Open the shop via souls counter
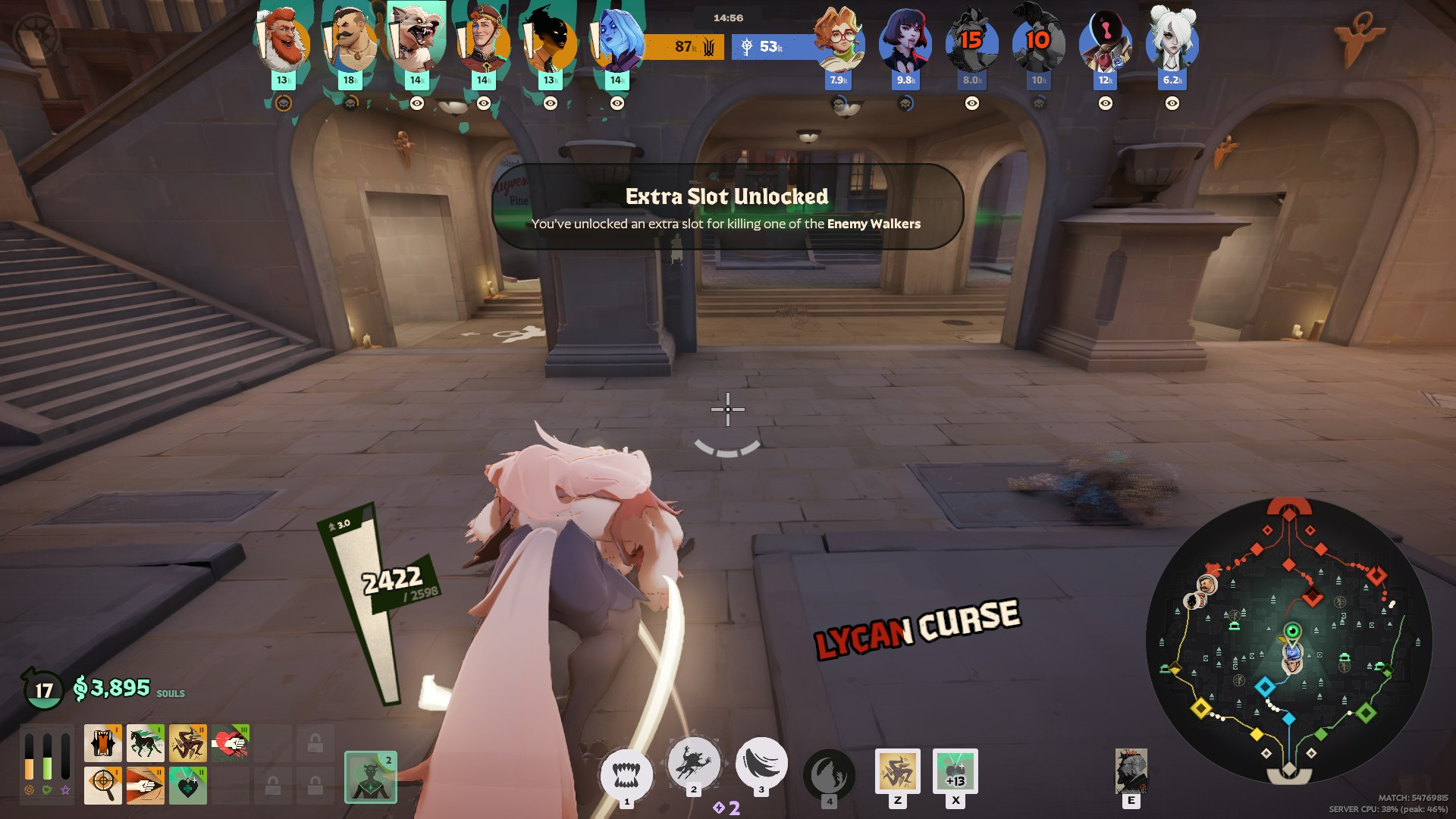This screenshot has width=1456, height=819. [120, 689]
